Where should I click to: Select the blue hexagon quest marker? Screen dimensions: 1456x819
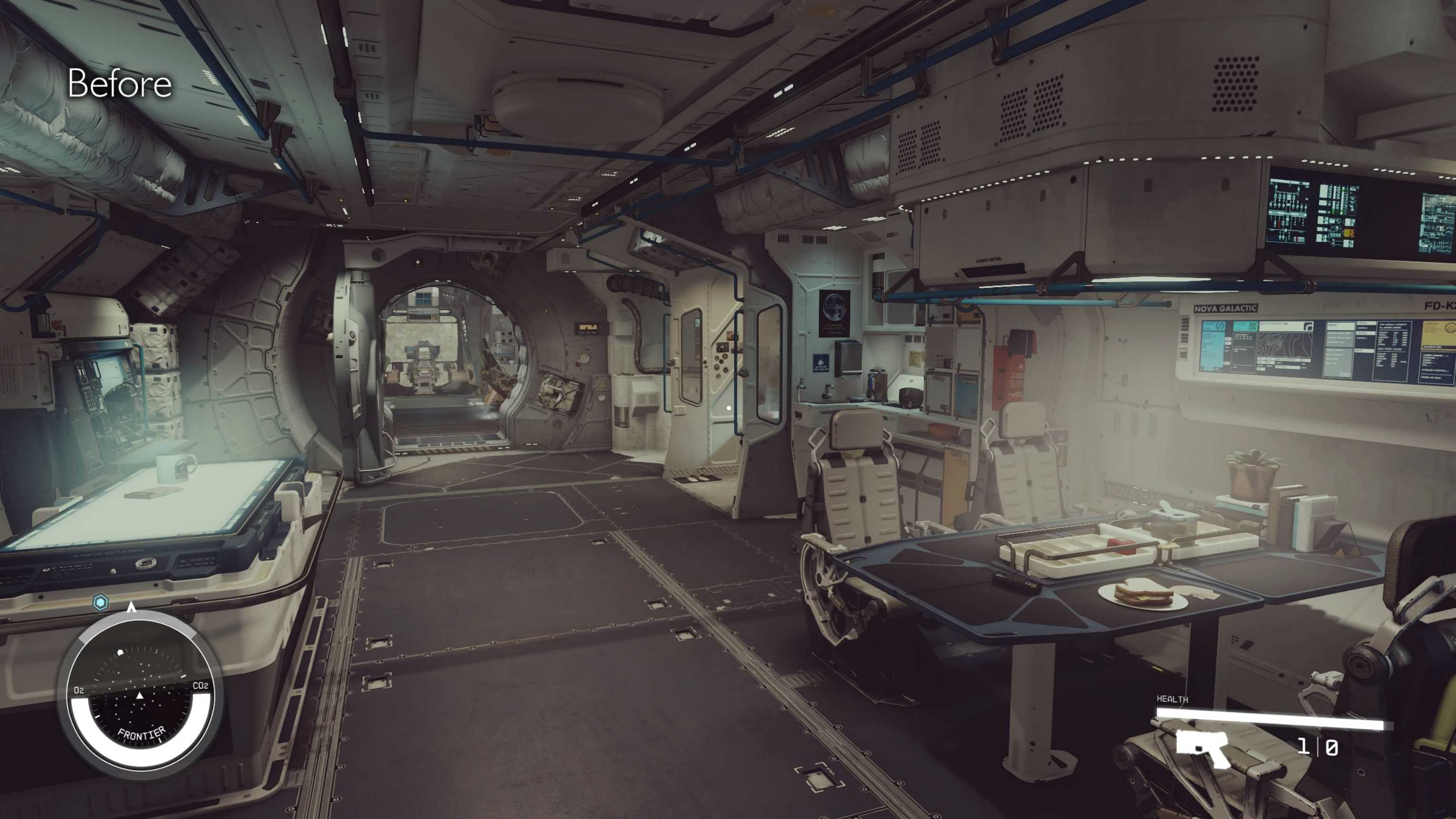100,603
